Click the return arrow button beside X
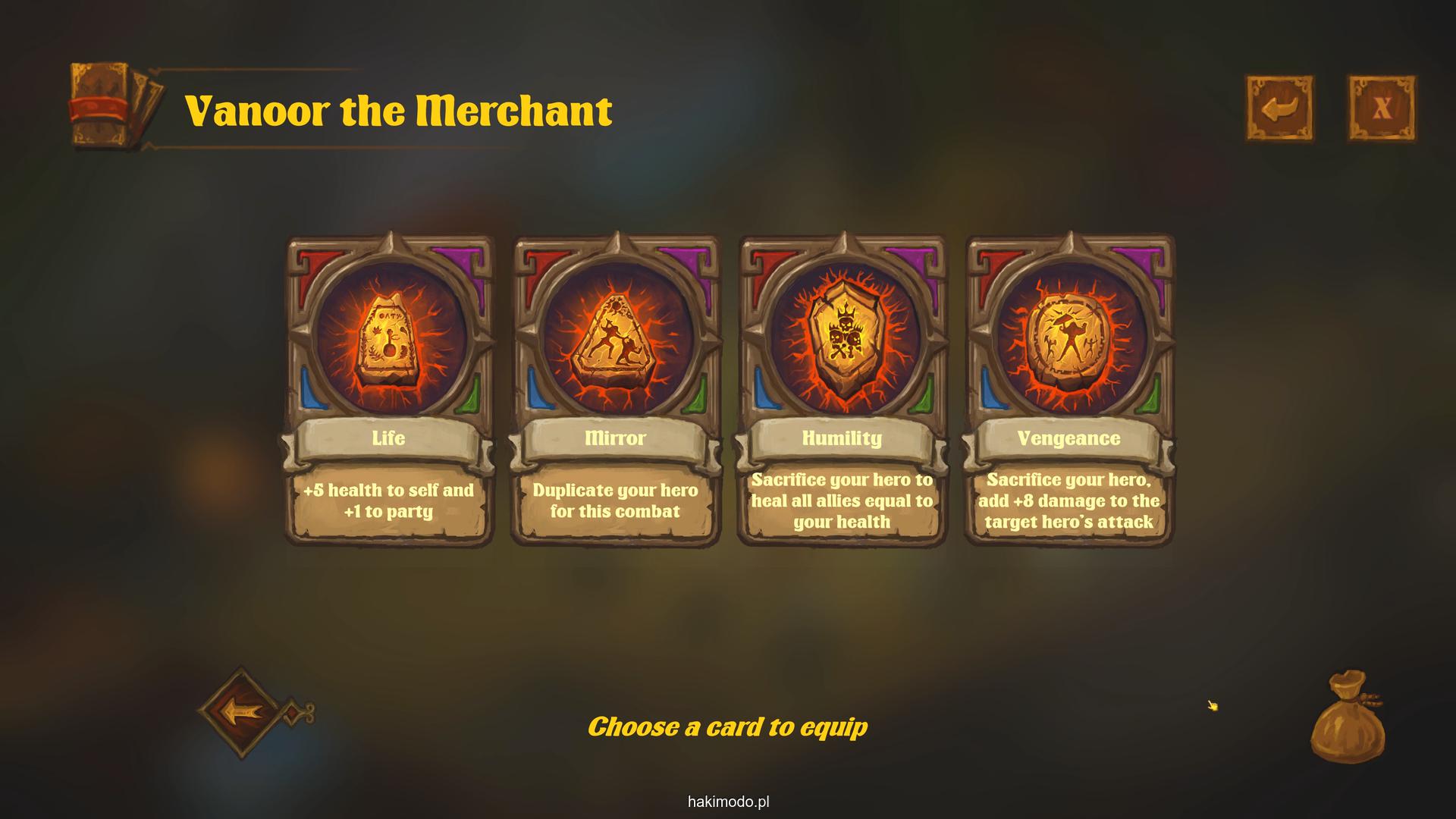The image size is (1456, 819). coord(1280,108)
